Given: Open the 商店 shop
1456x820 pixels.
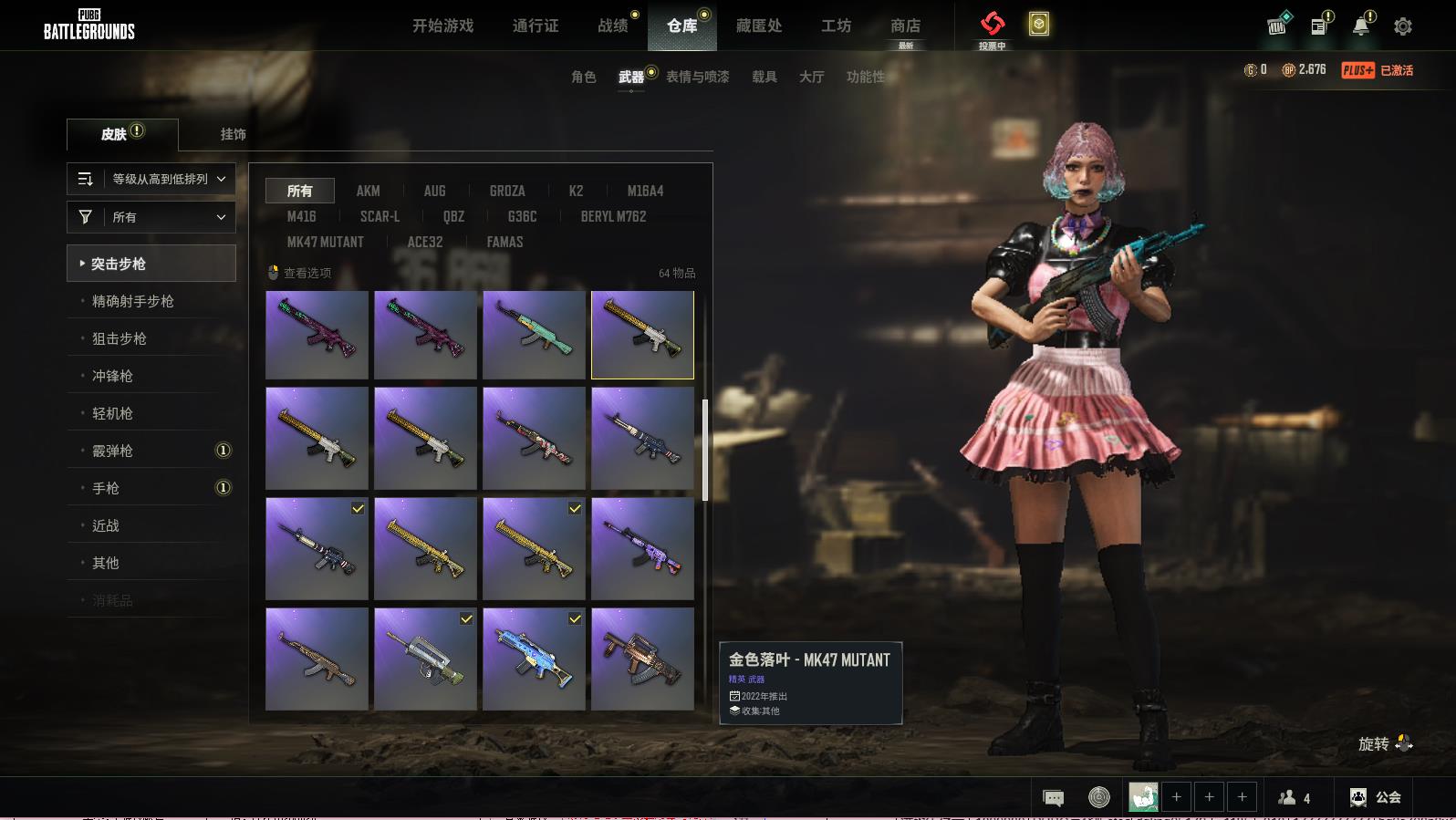Looking at the screenshot, I should (x=905, y=26).
